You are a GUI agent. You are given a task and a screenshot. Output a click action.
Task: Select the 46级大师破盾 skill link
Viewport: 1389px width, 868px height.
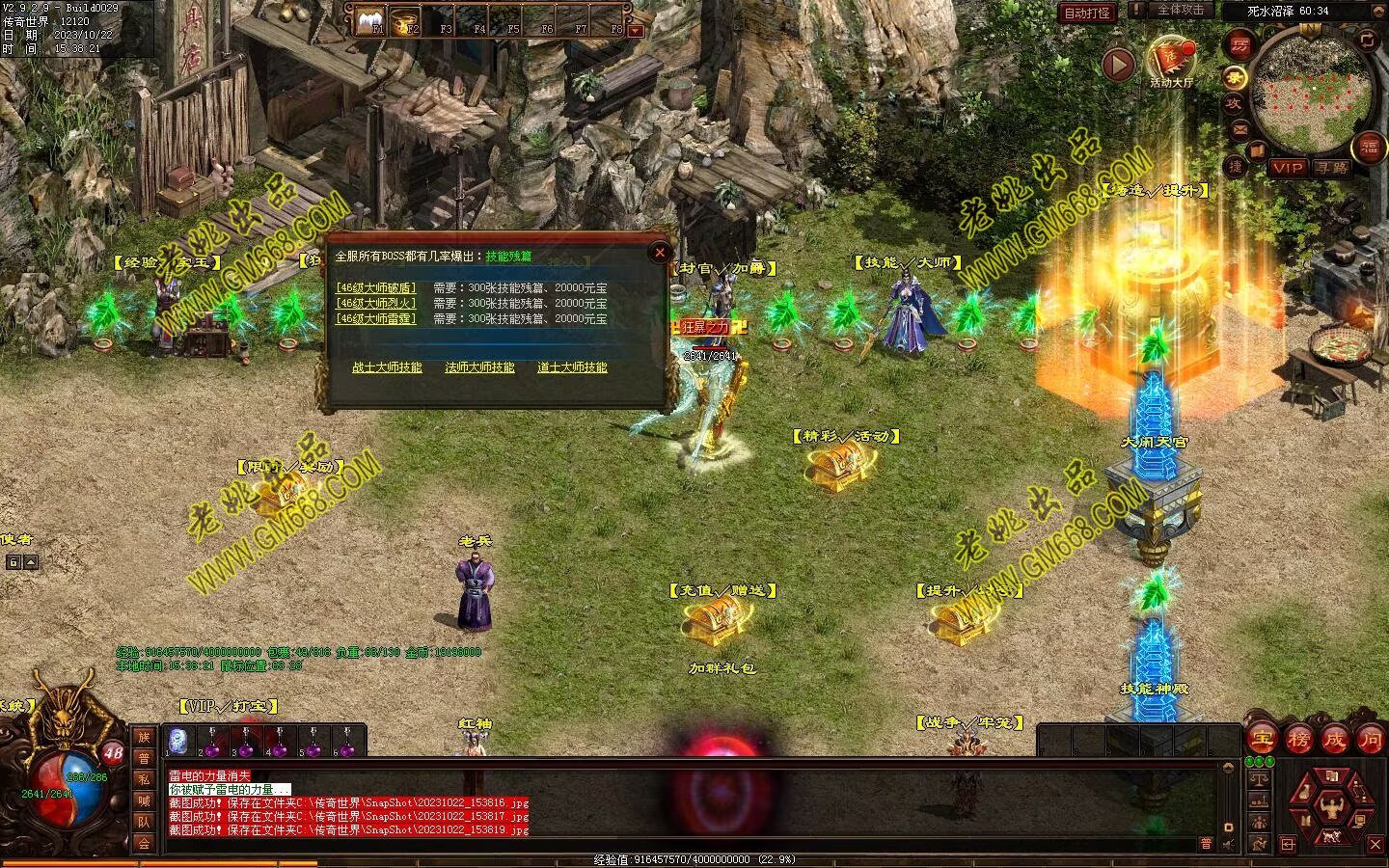(x=376, y=287)
